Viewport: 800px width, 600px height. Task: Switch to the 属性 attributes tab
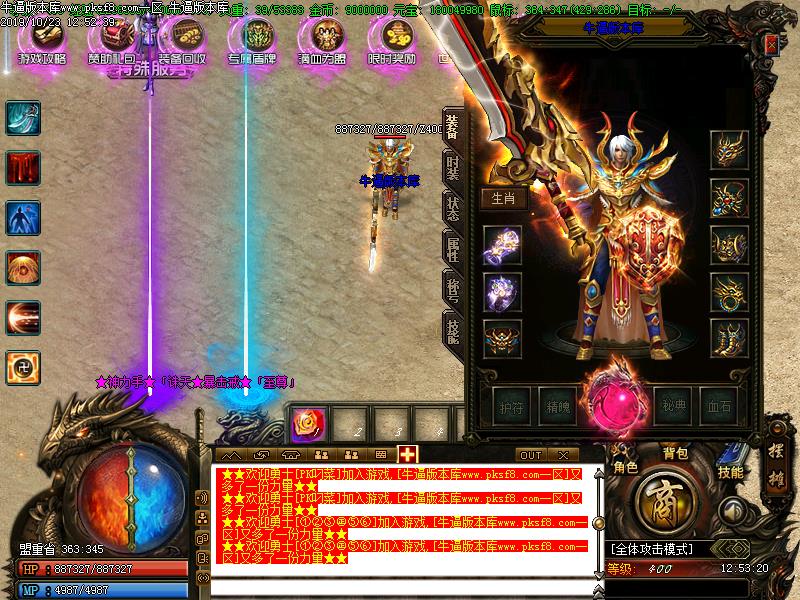pyautogui.click(x=453, y=250)
